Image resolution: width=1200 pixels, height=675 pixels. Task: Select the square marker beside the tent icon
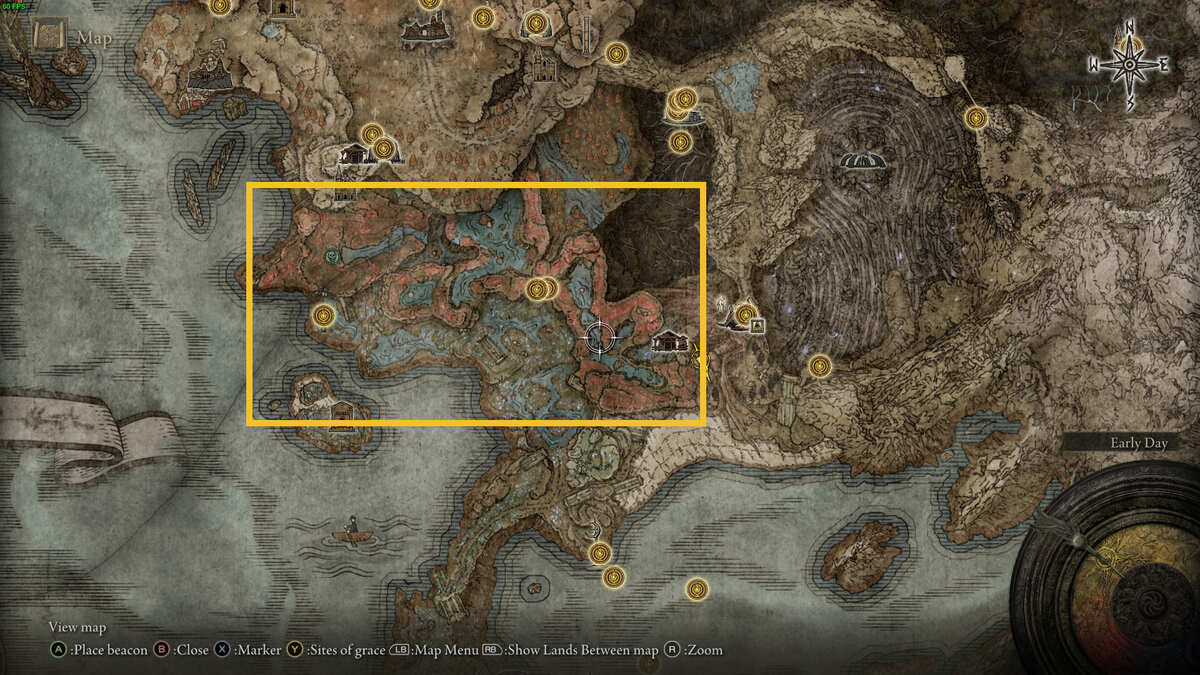757,325
